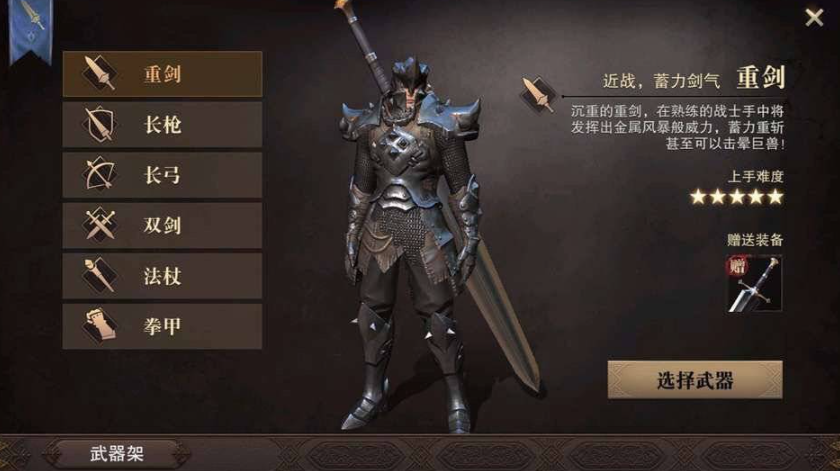This screenshot has width=840, height=471.
Task: Choose the 法杖 weapon entry
Action: (x=162, y=276)
